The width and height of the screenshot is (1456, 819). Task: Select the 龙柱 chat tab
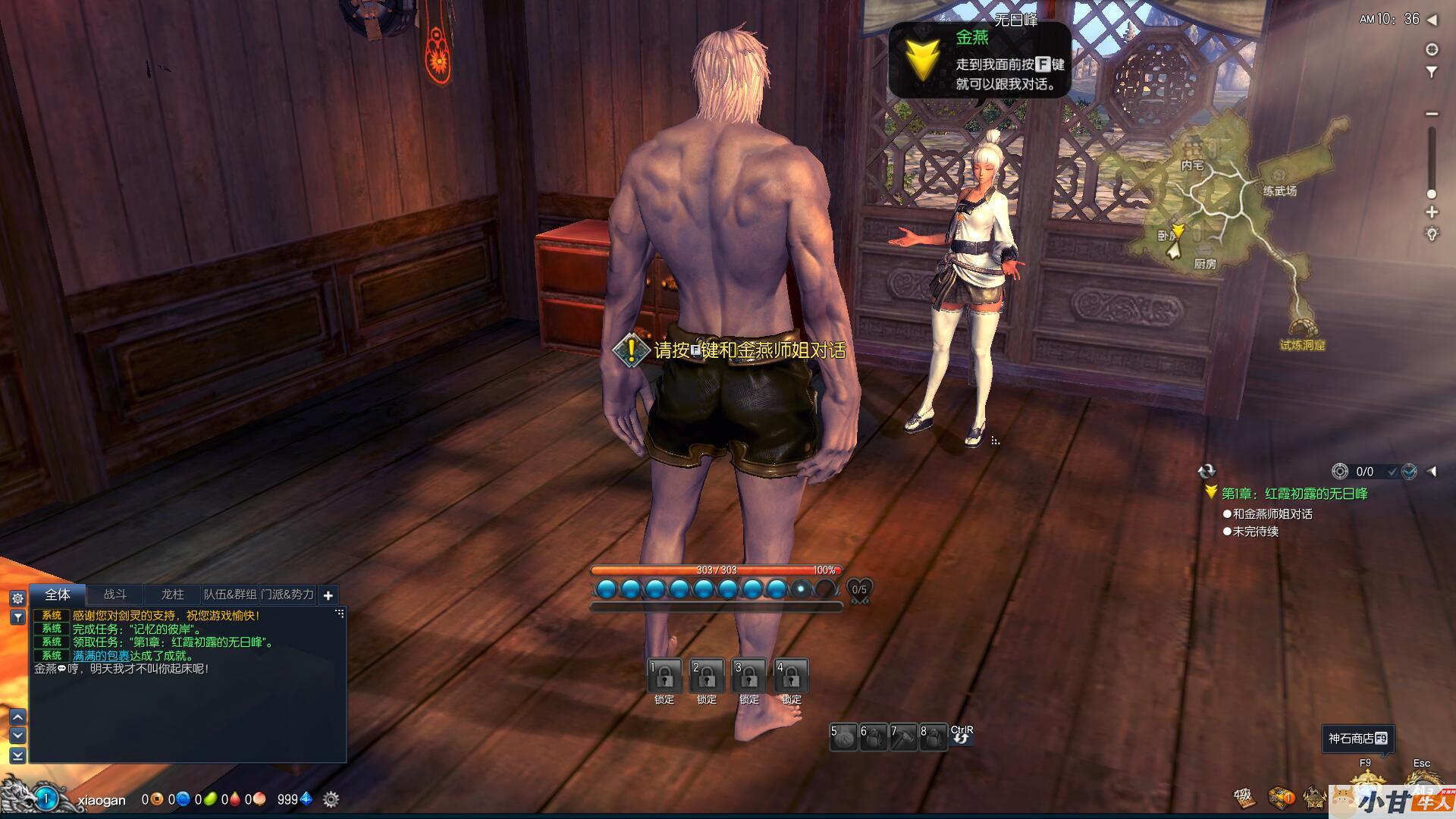[x=173, y=595]
